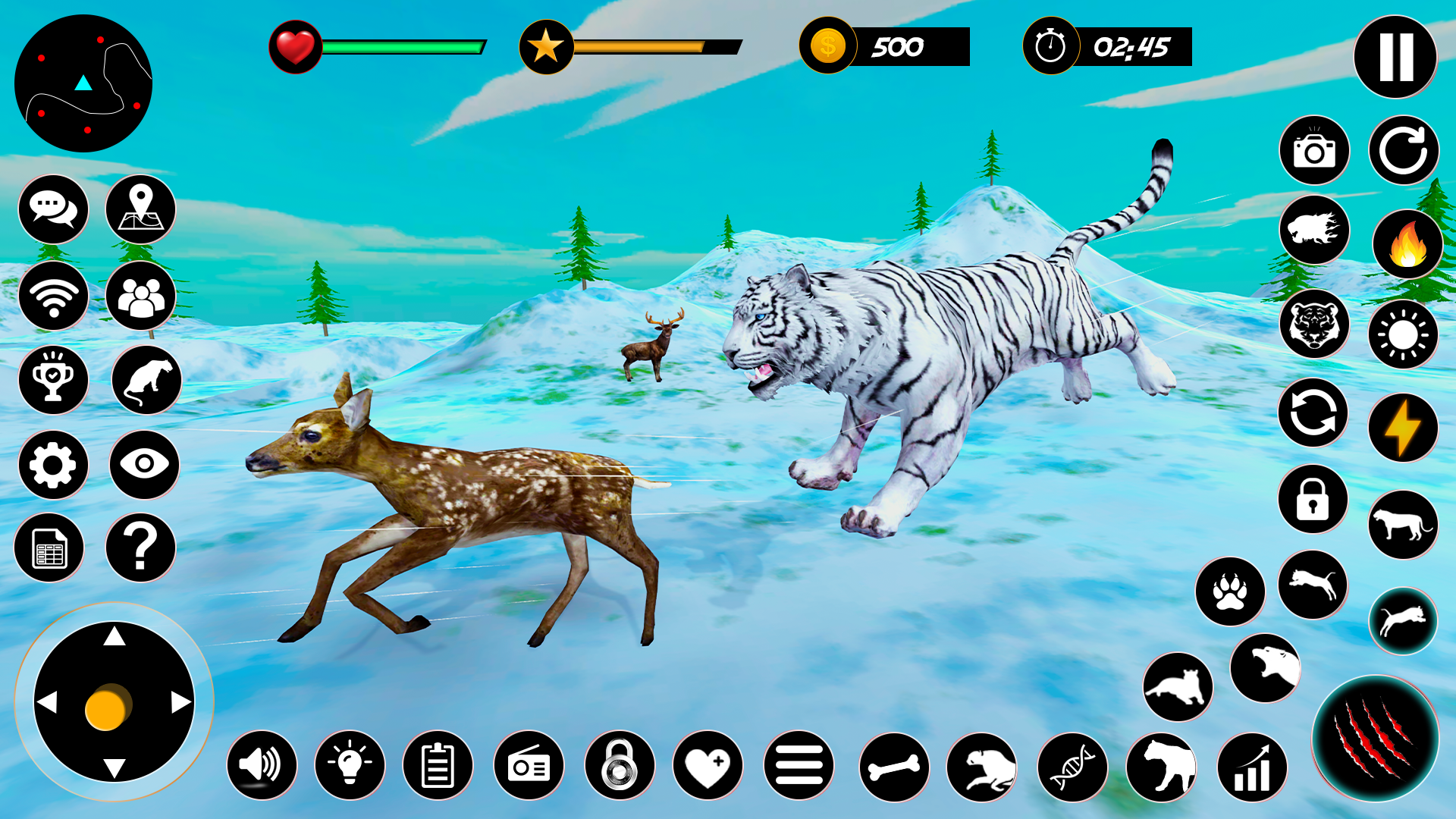Screen dimensions: 1456x819
Task: Tap the circular minimap
Action: [x=83, y=83]
